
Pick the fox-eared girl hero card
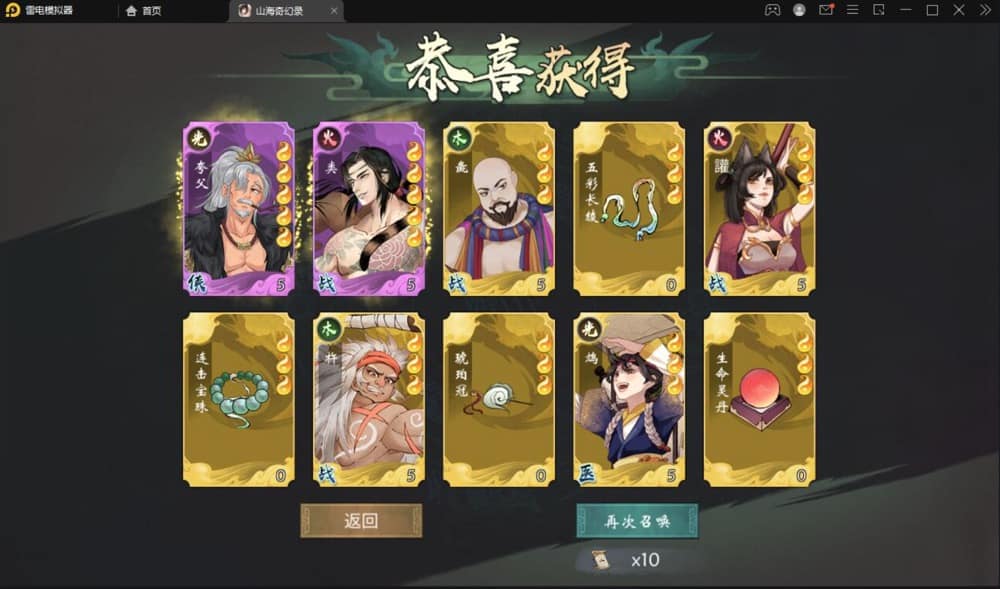coord(759,209)
